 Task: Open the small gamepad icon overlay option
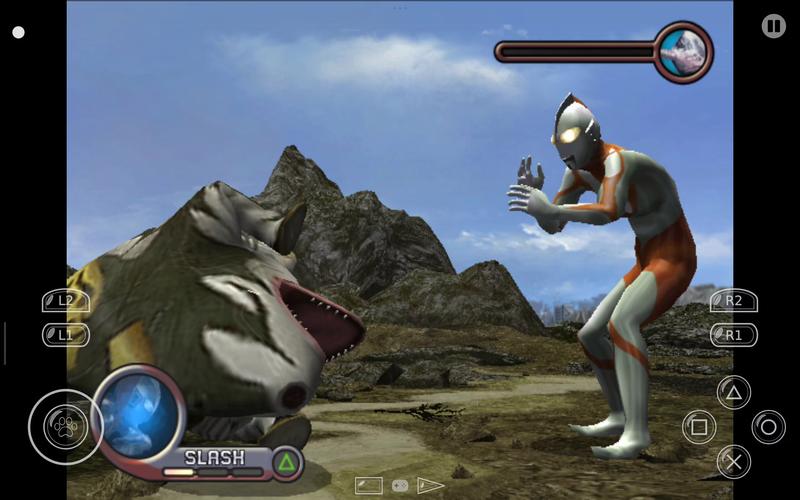pyautogui.click(x=400, y=486)
